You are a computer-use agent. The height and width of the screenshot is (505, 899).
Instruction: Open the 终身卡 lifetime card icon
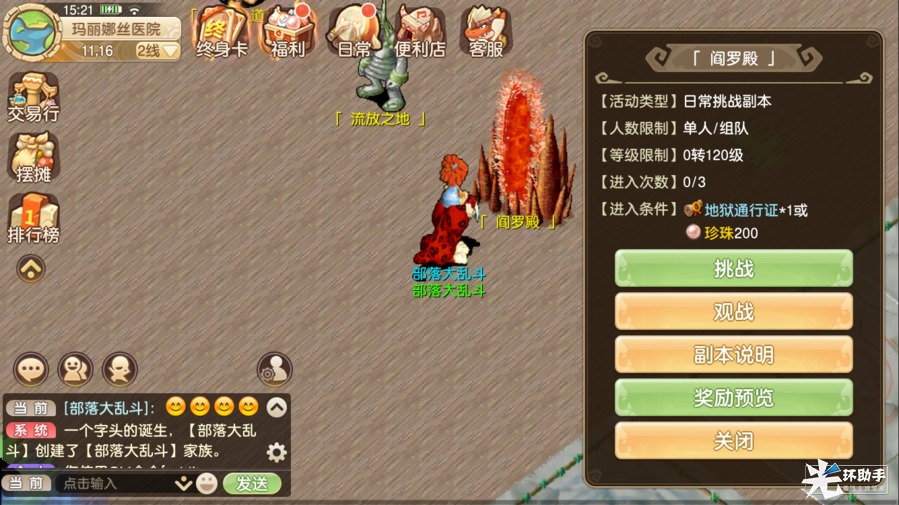pyautogui.click(x=221, y=30)
